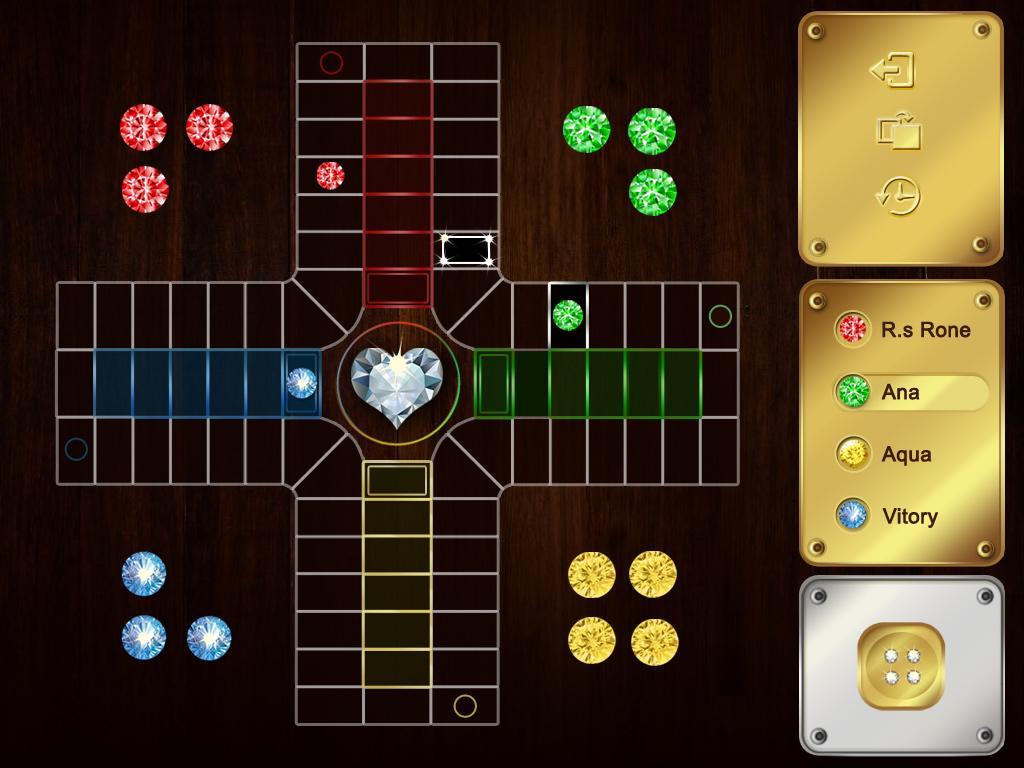Select the Aqua player entry
The width and height of the screenshot is (1024, 768).
click(906, 454)
